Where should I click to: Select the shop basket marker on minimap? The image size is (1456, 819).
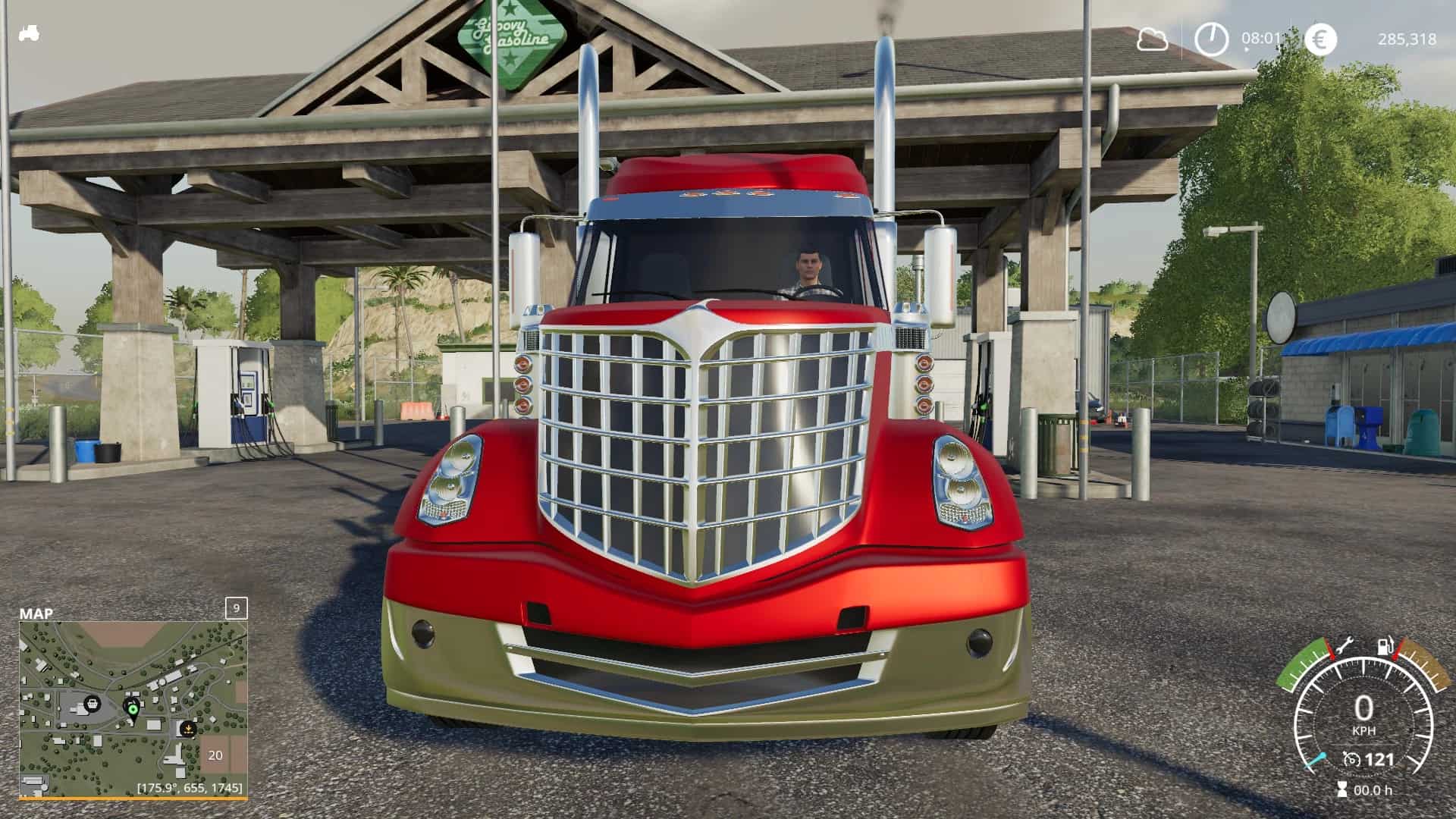point(93,703)
